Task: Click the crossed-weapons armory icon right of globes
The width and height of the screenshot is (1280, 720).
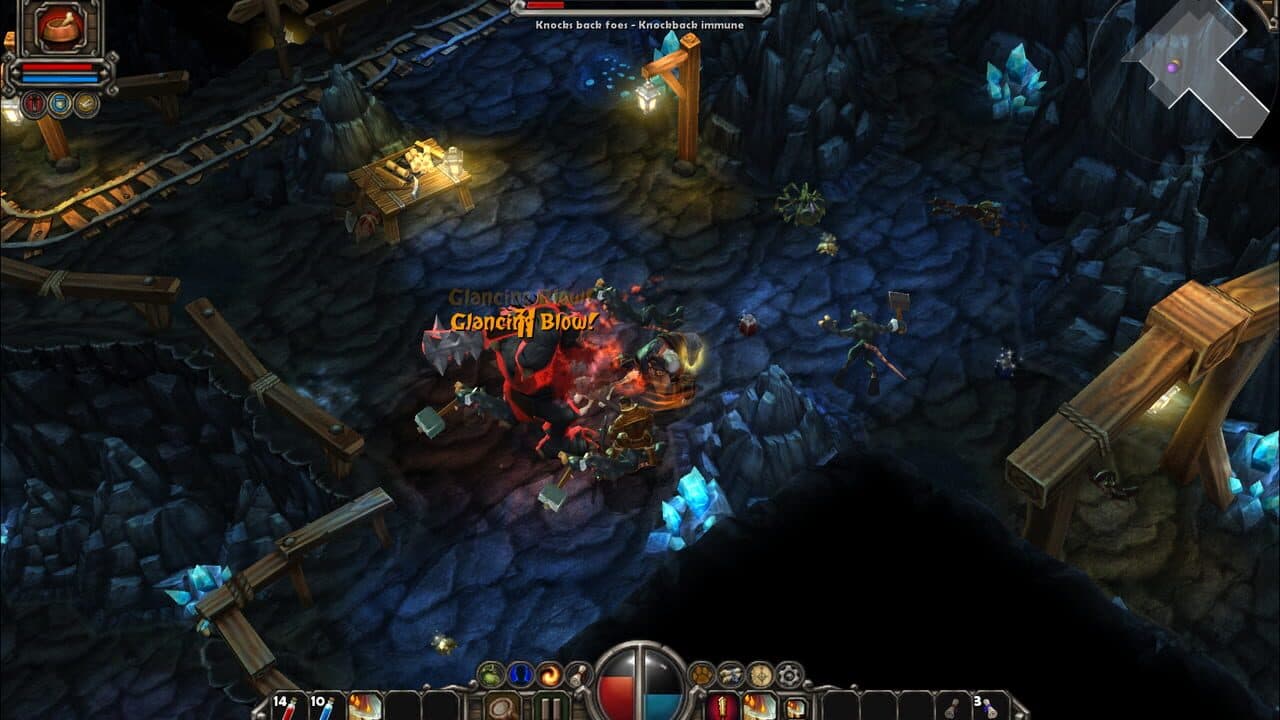Action: 730,672
